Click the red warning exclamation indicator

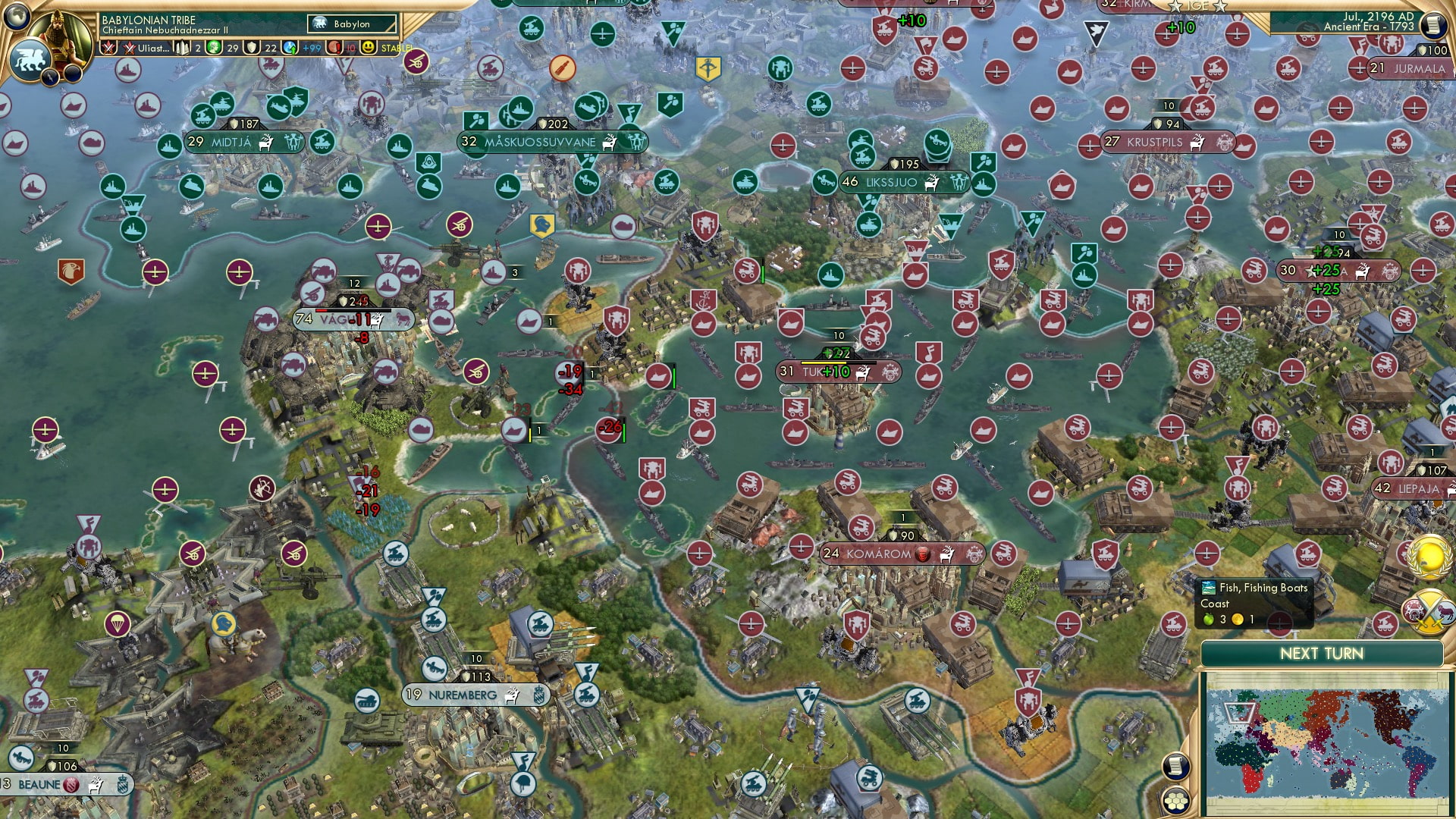click(334, 47)
